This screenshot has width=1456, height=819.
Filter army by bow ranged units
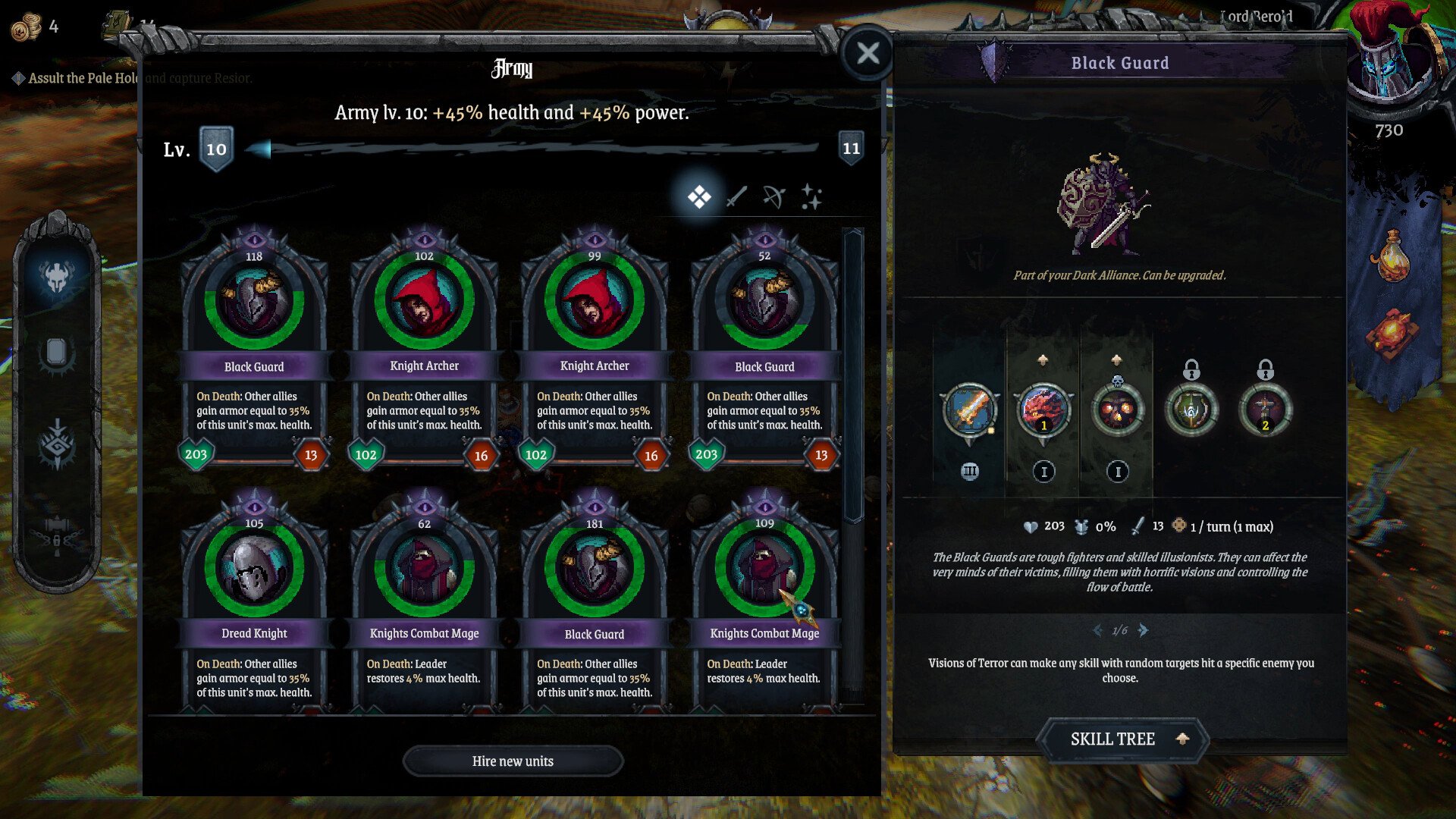773,197
